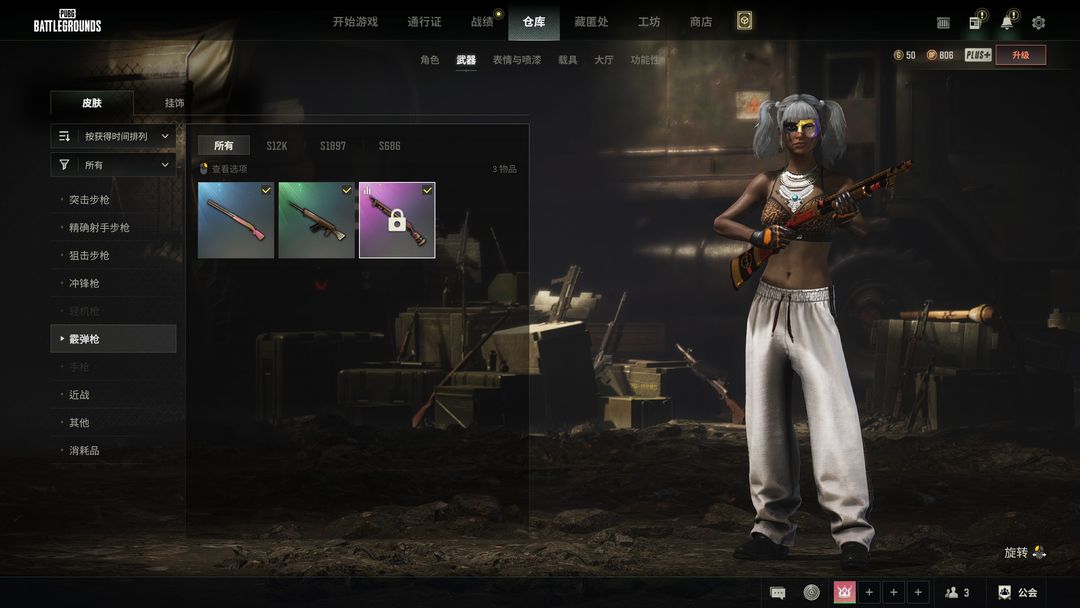This screenshot has height=608, width=1080.
Task: Select the 角色 character sub-tab
Action: tap(429, 60)
